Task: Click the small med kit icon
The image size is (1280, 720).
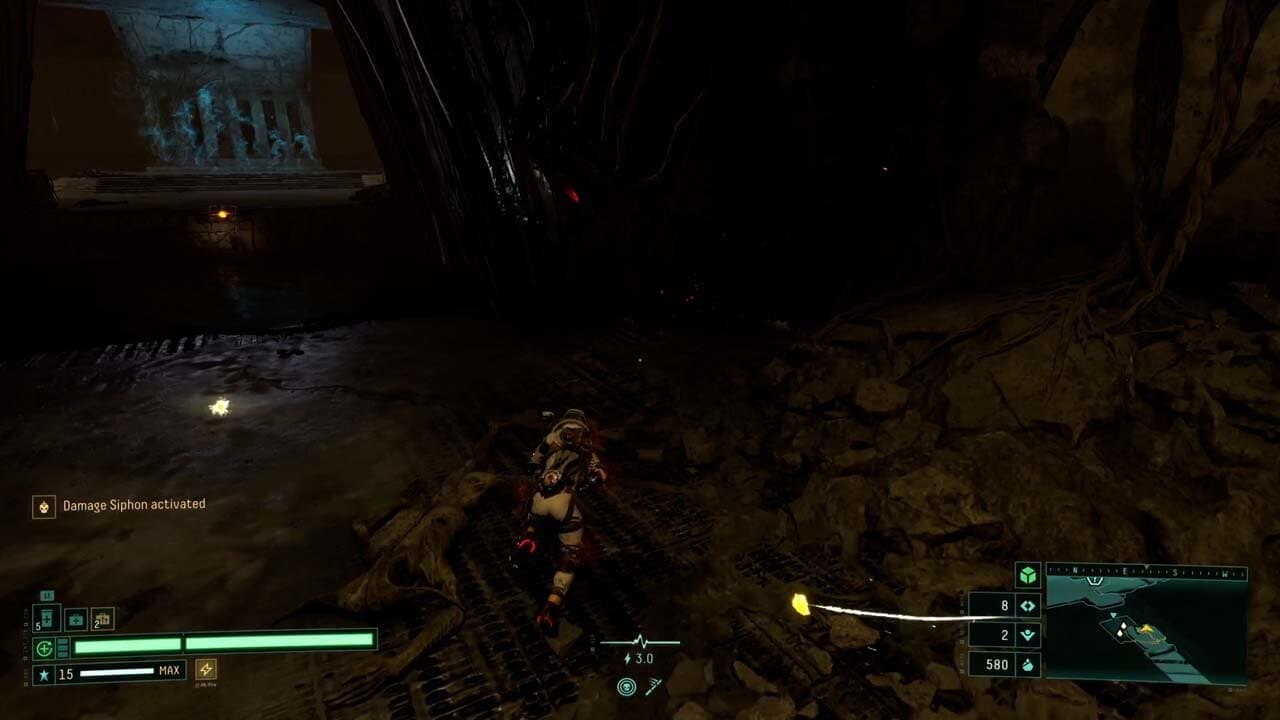Action: coord(76,619)
